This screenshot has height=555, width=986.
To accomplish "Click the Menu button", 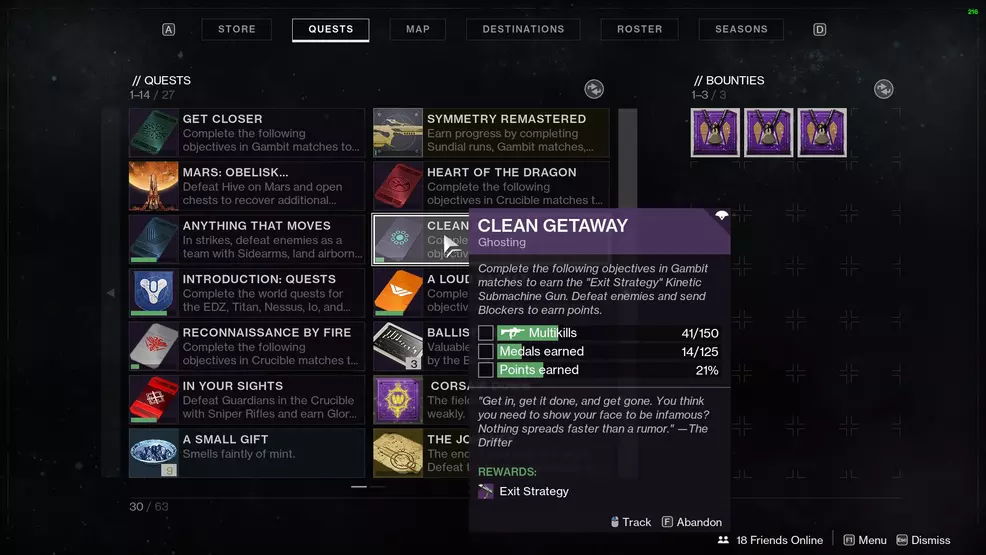I will point(865,540).
